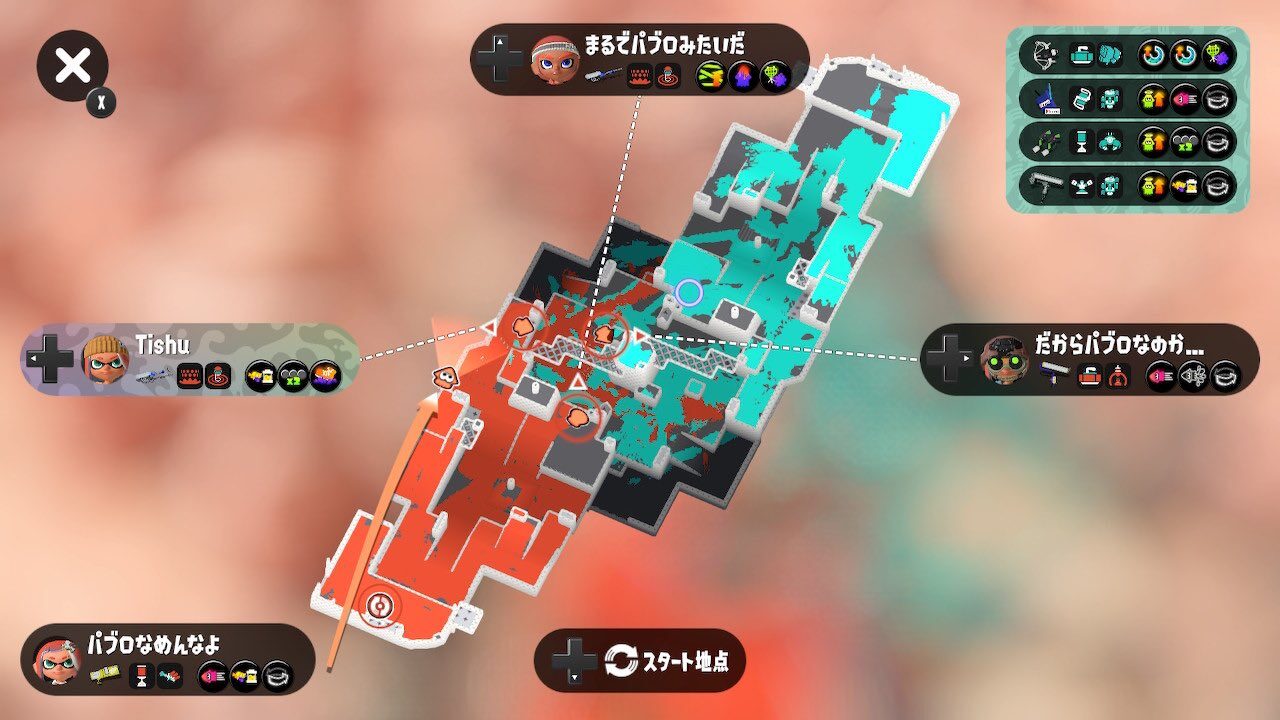This screenshot has height=720, width=1280.
Task: Click the spawn point marker on the map
Action: click(x=379, y=605)
